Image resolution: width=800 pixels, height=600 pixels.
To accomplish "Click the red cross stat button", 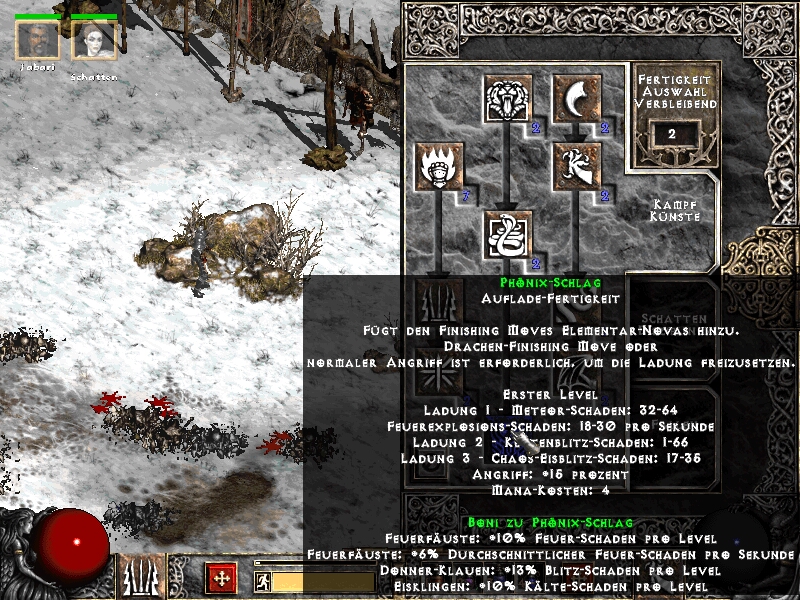I will coord(221,578).
